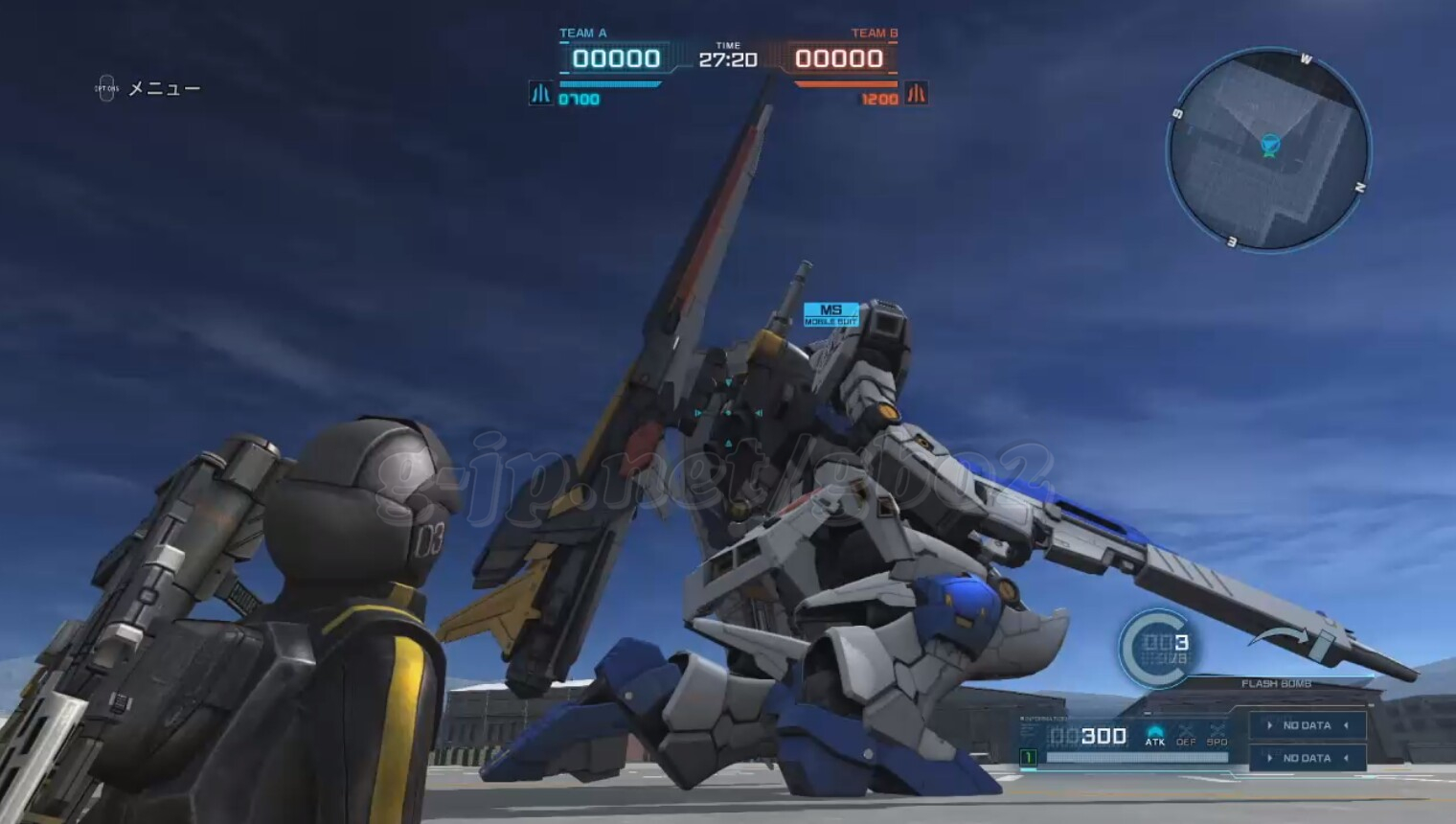This screenshot has width=1456, height=824.
Task: Click the blue MS Mobile Suit marker
Action: (830, 314)
